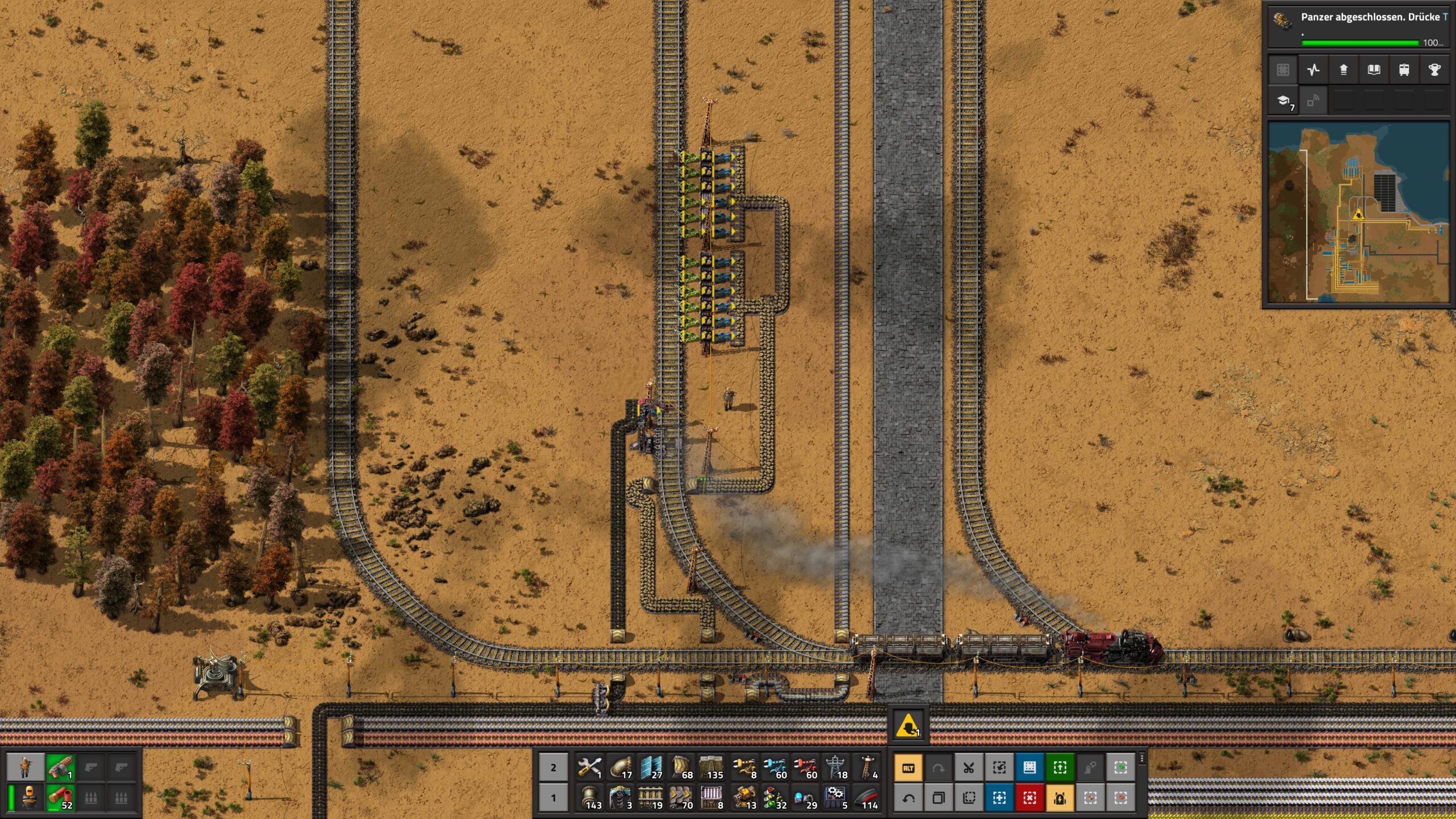Select the wrench and screwdriver repair pack
This screenshot has width=1456, height=819.
click(x=590, y=767)
